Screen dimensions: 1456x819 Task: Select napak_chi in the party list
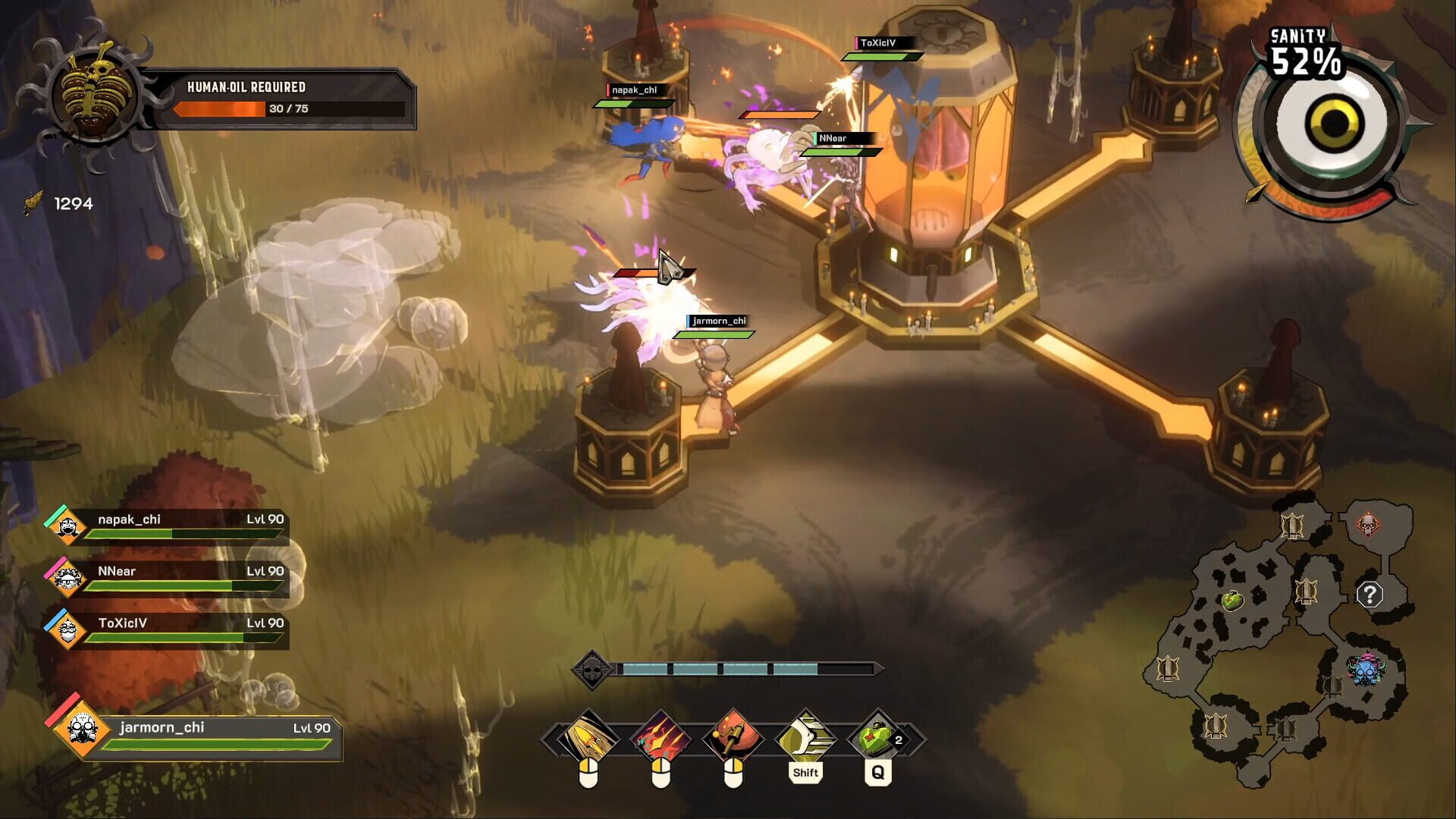167,526
